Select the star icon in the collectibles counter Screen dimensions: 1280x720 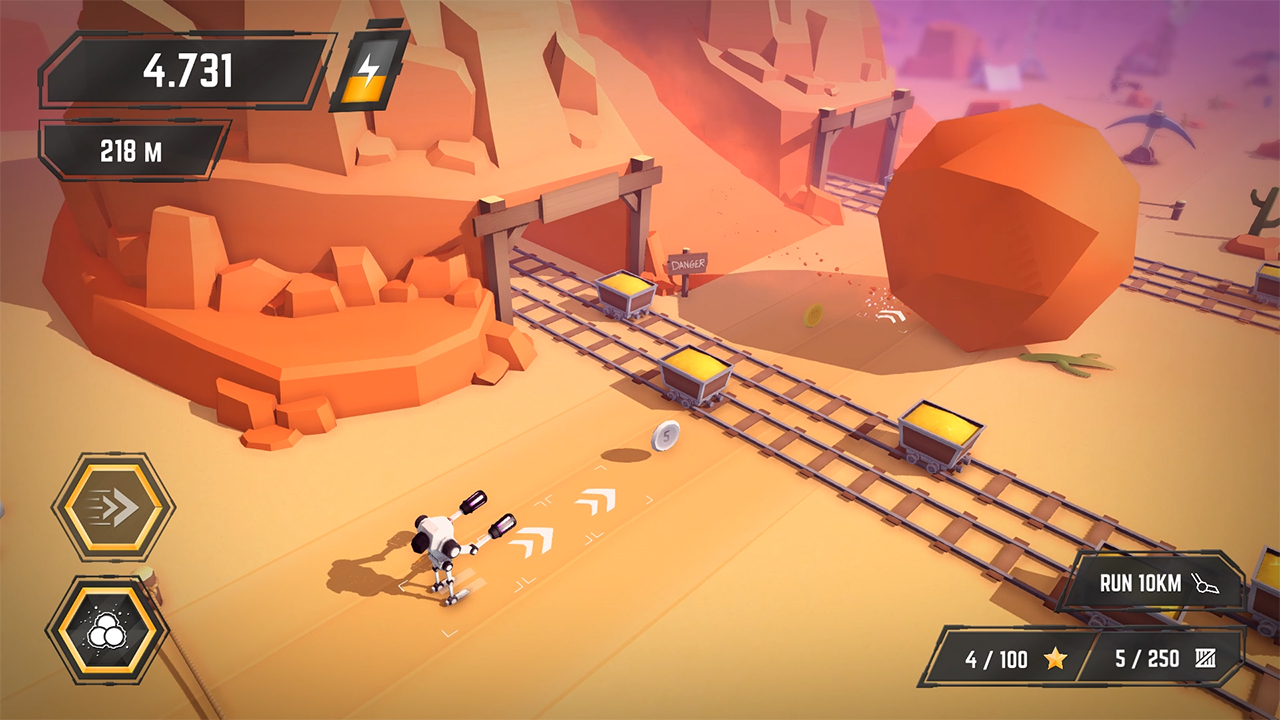(1054, 660)
